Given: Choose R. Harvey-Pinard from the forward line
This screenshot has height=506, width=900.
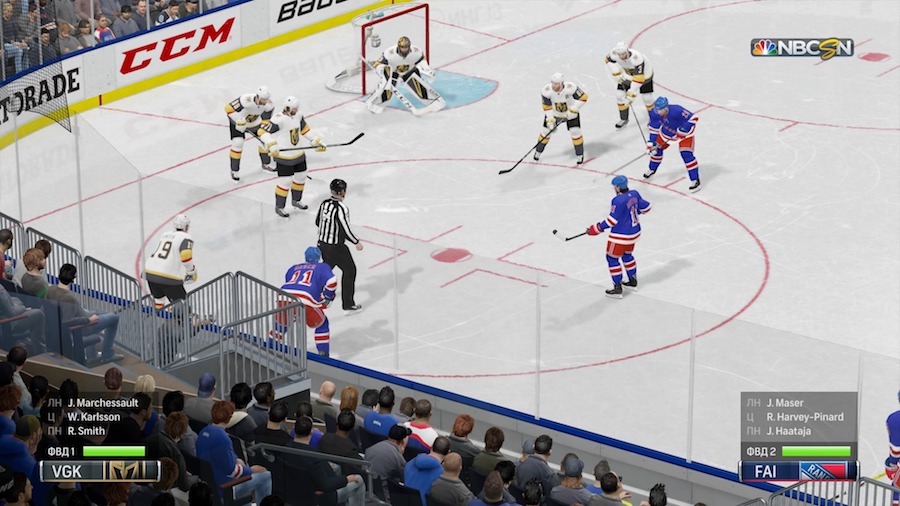Looking at the screenshot, I should click(805, 417).
